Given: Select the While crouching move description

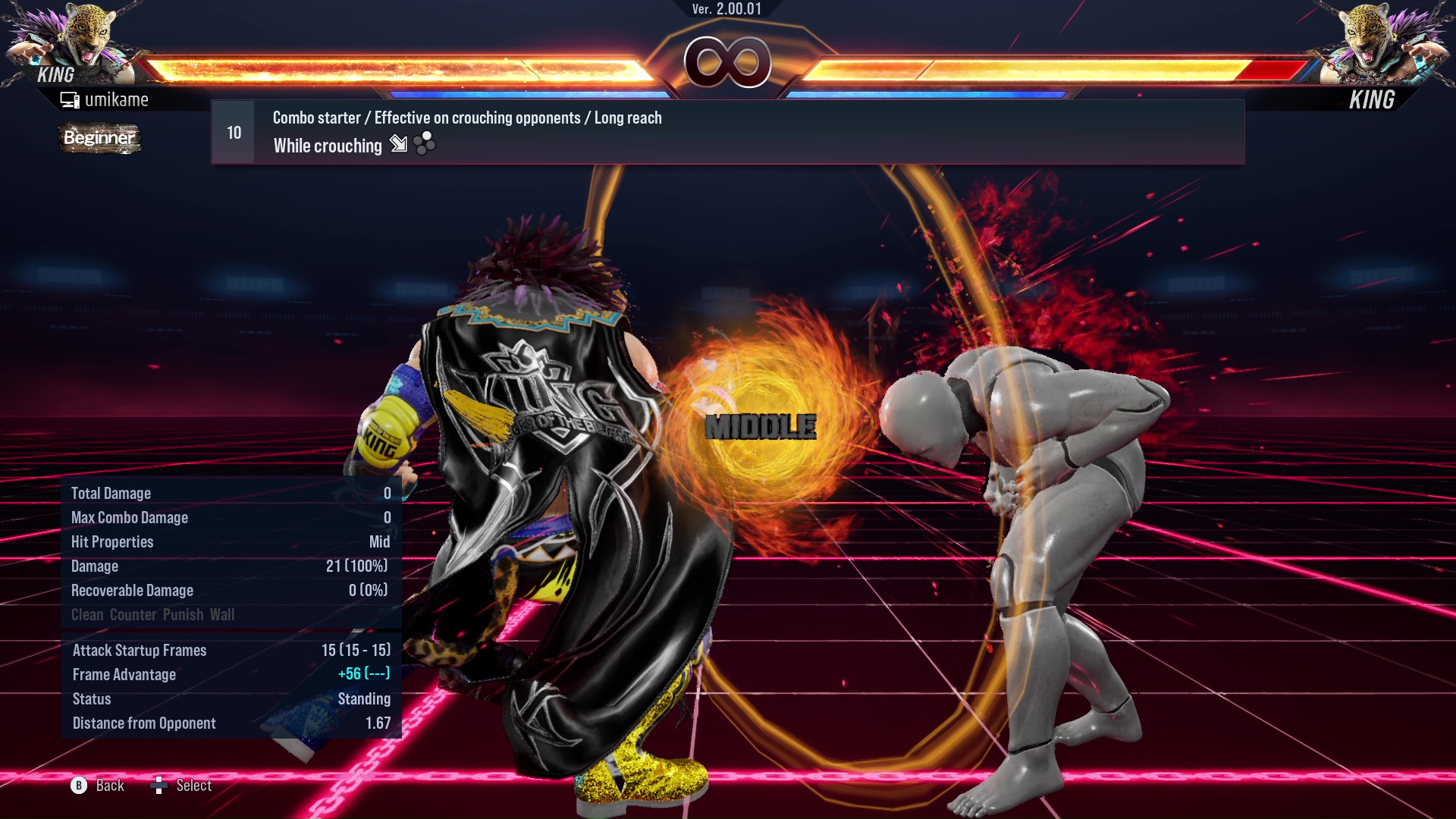Looking at the screenshot, I should (x=328, y=146).
